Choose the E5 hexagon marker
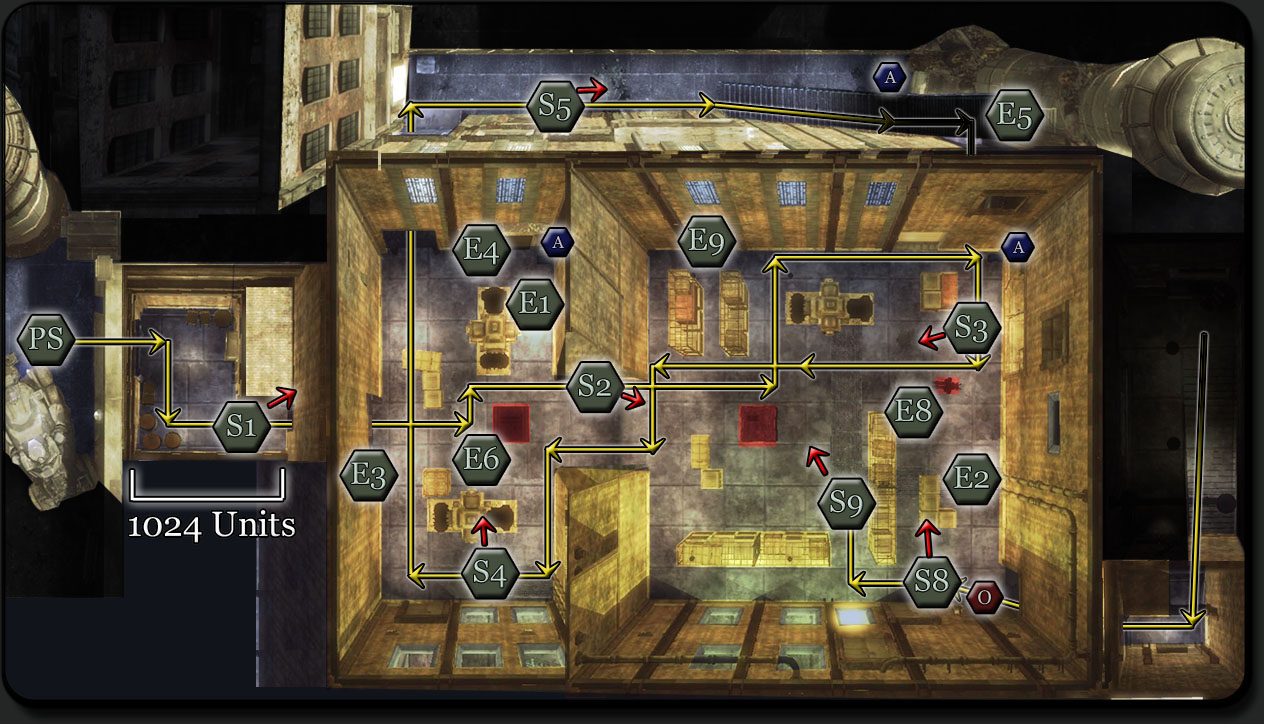Image resolution: width=1264 pixels, height=724 pixels. point(1014,116)
